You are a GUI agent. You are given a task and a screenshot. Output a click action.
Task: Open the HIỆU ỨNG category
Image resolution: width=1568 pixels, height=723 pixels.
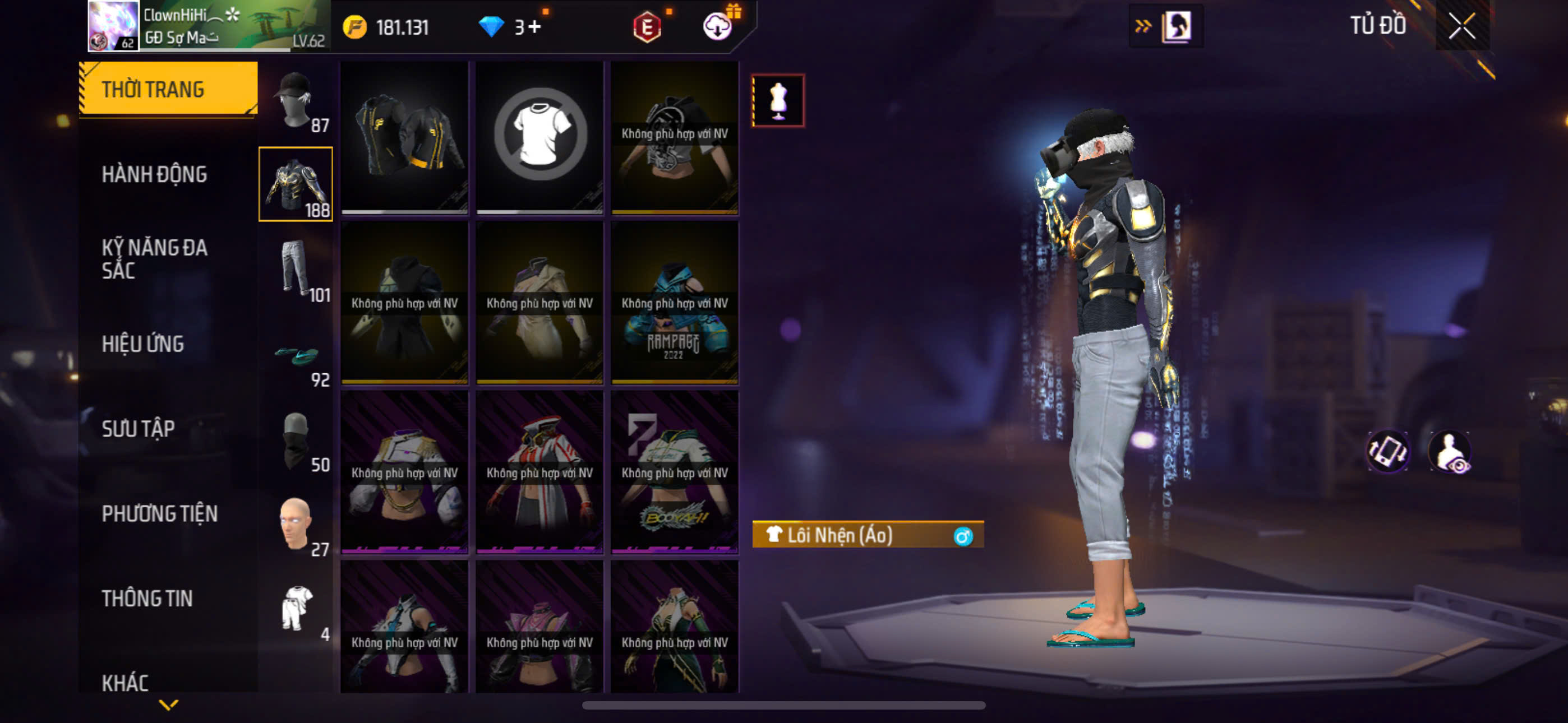pos(142,344)
